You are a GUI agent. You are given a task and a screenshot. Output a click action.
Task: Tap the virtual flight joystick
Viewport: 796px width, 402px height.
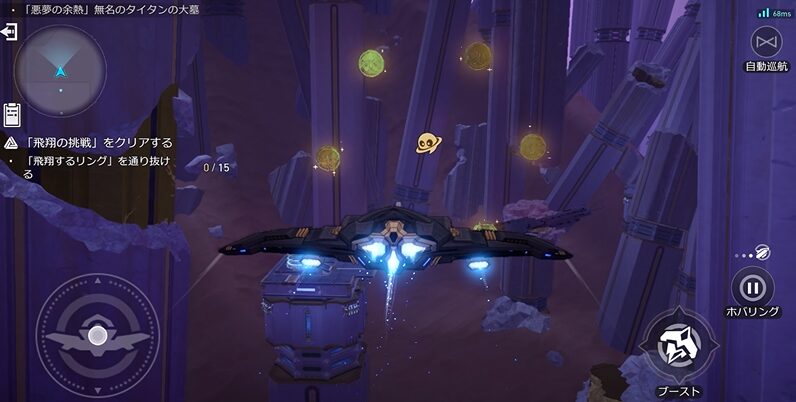[x=97, y=336]
